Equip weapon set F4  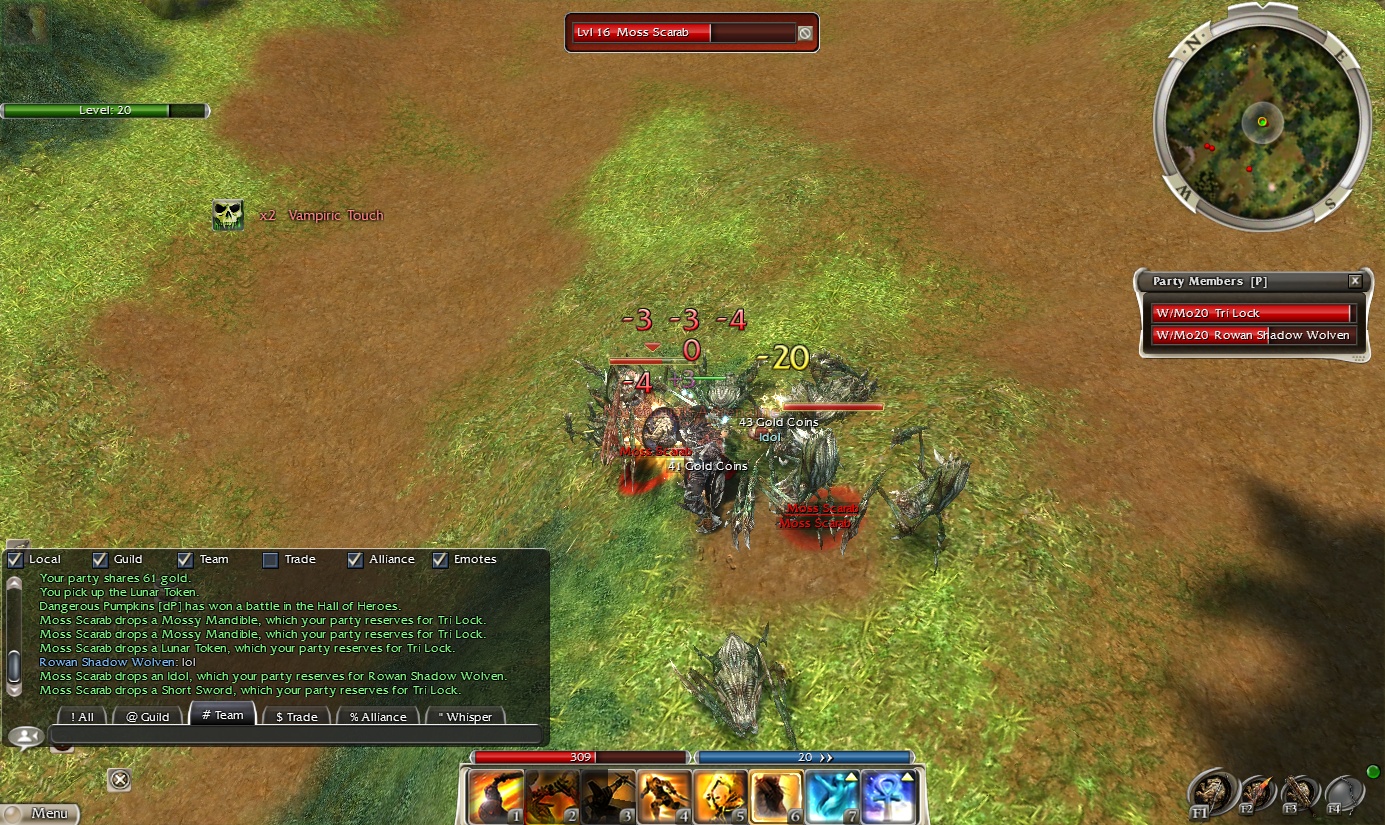pyautogui.click(x=1344, y=793)
